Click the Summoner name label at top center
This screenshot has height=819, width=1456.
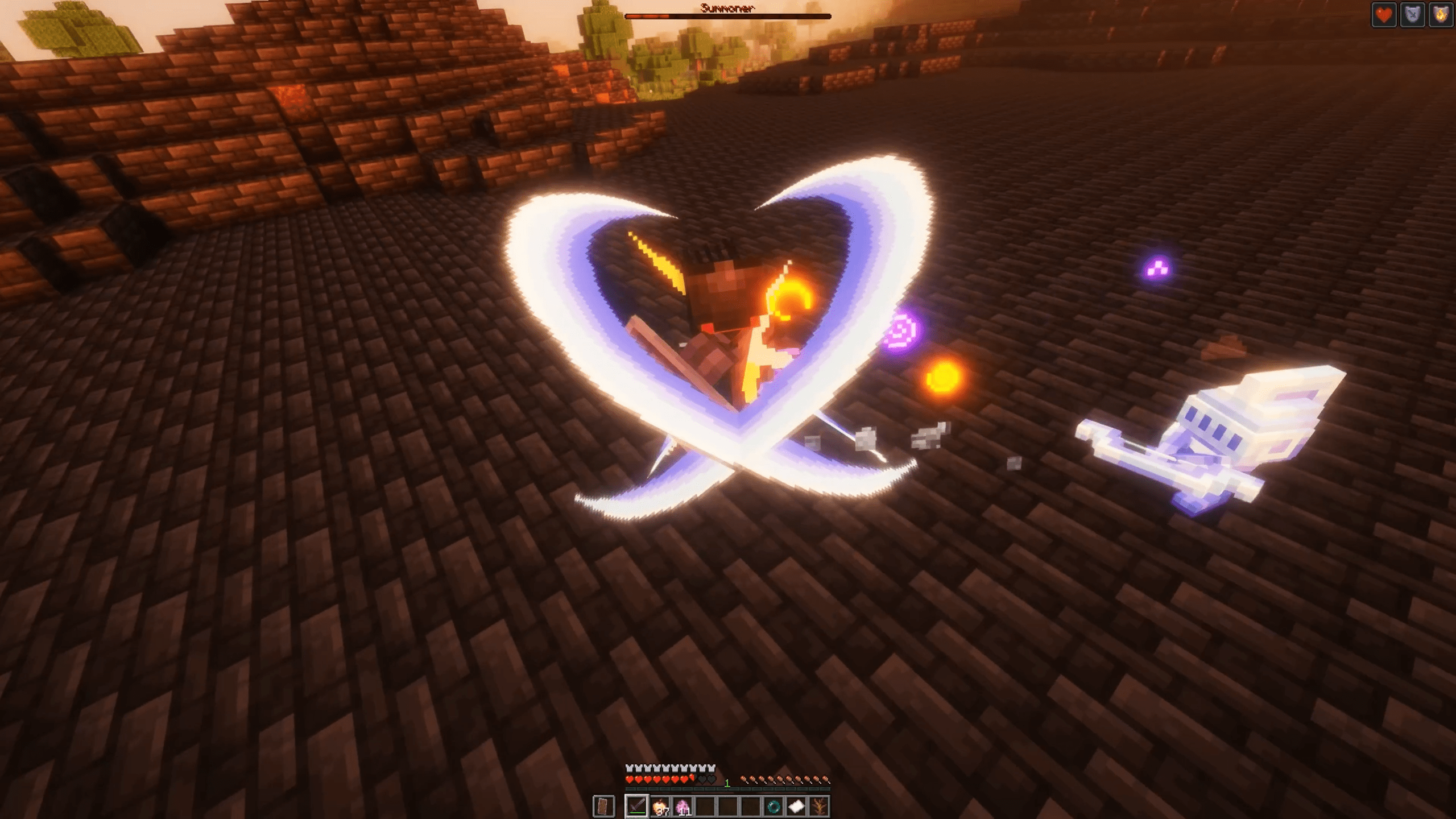click(x=728, y=7)
